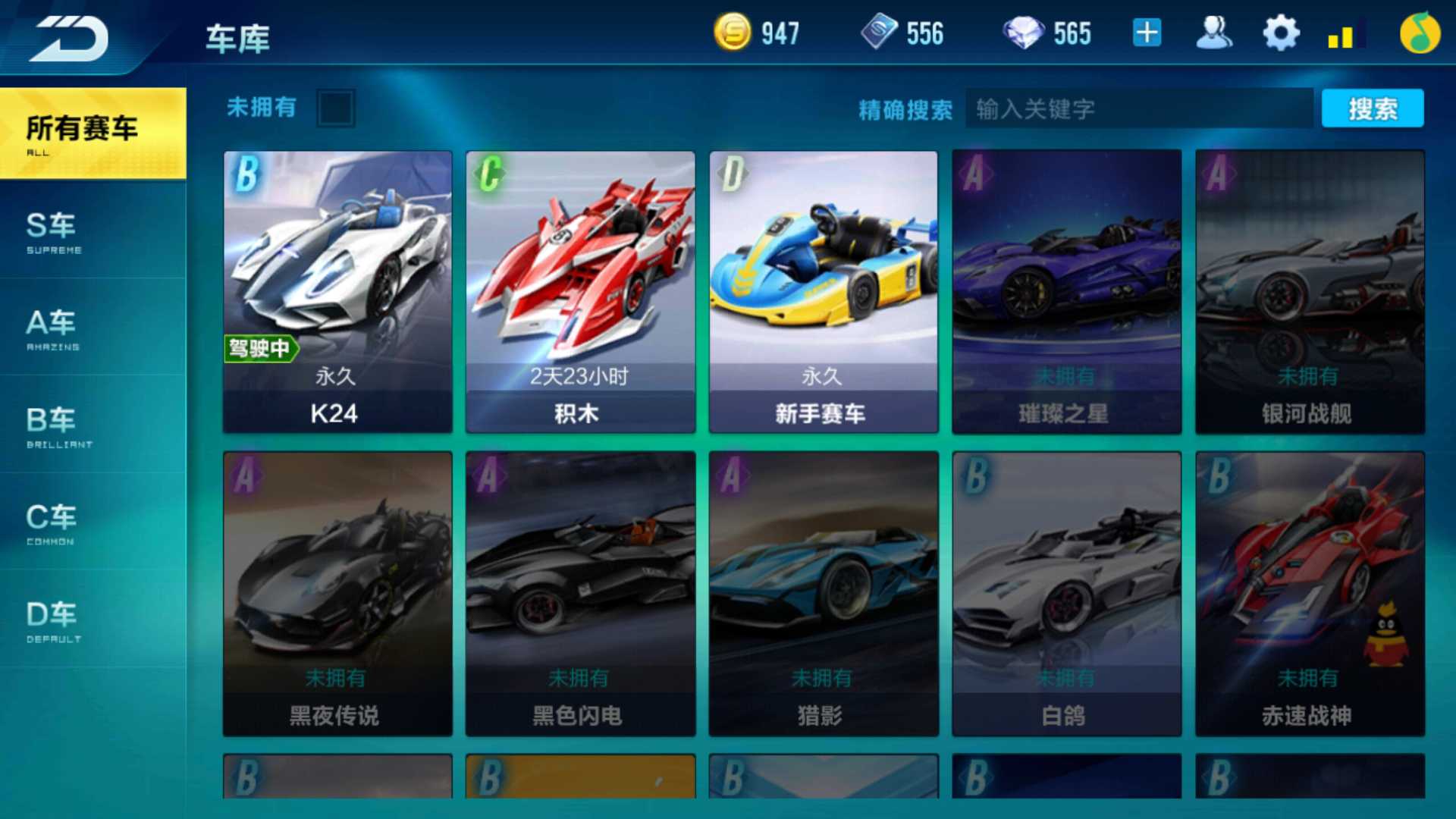Click the game logo in top-left corner

(x=68, y=38)
